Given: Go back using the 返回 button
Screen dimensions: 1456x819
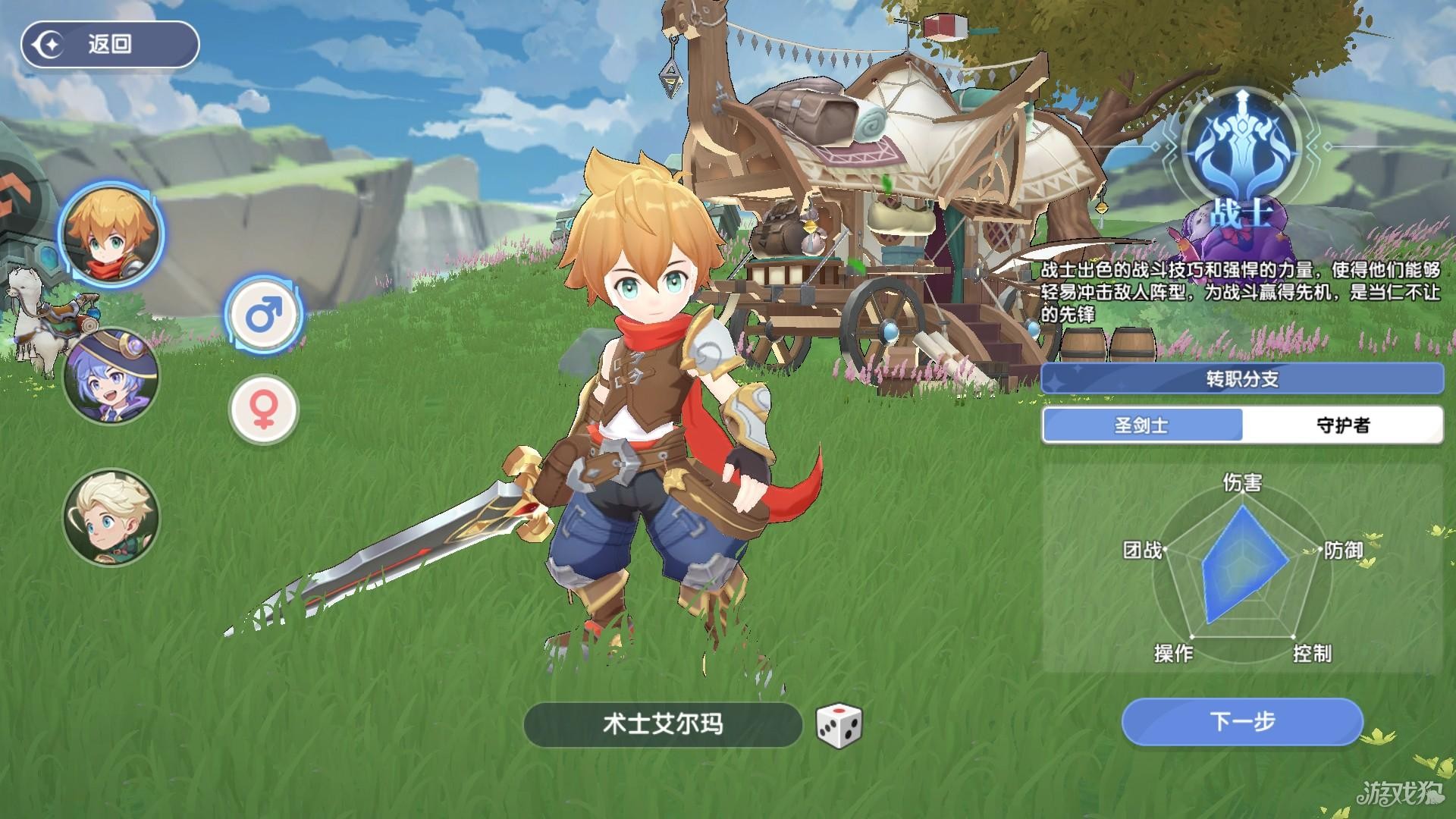Looking at the screenshot, I should click(x=109, y=45).
